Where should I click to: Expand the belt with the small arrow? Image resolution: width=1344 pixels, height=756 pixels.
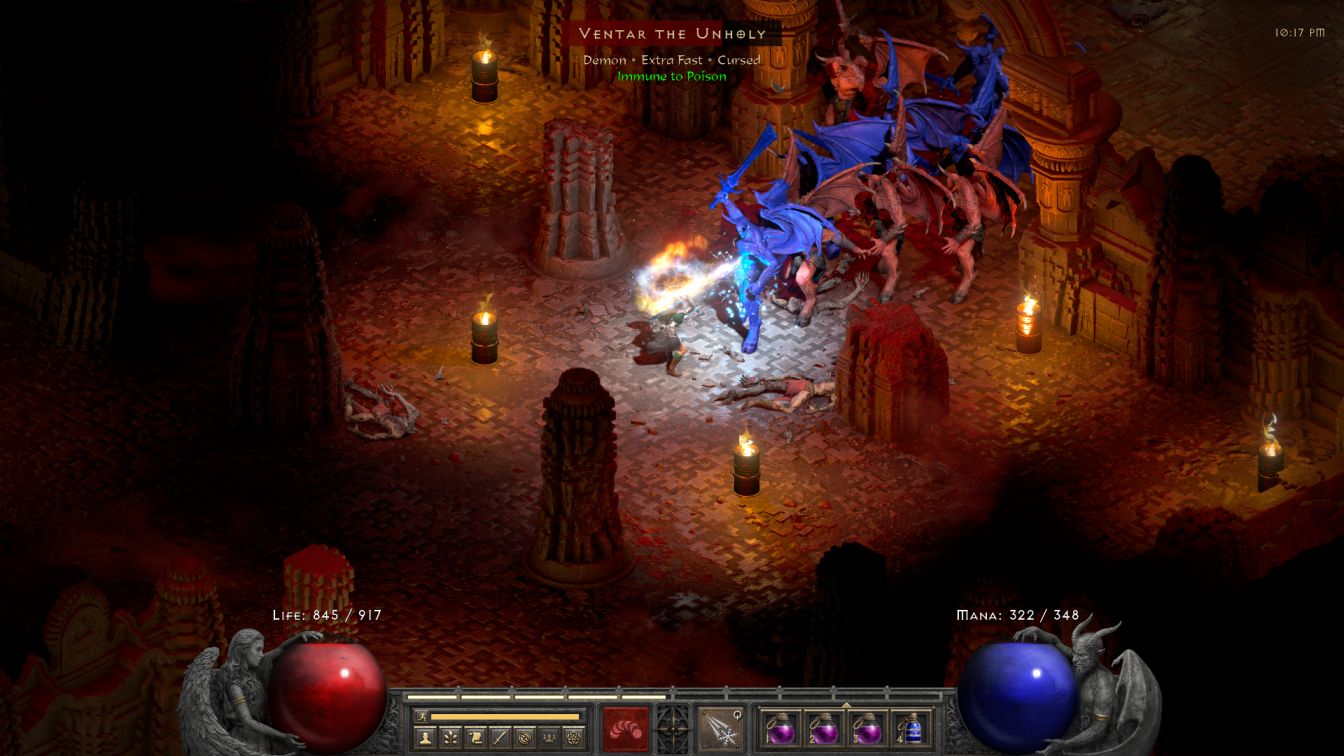846,705
